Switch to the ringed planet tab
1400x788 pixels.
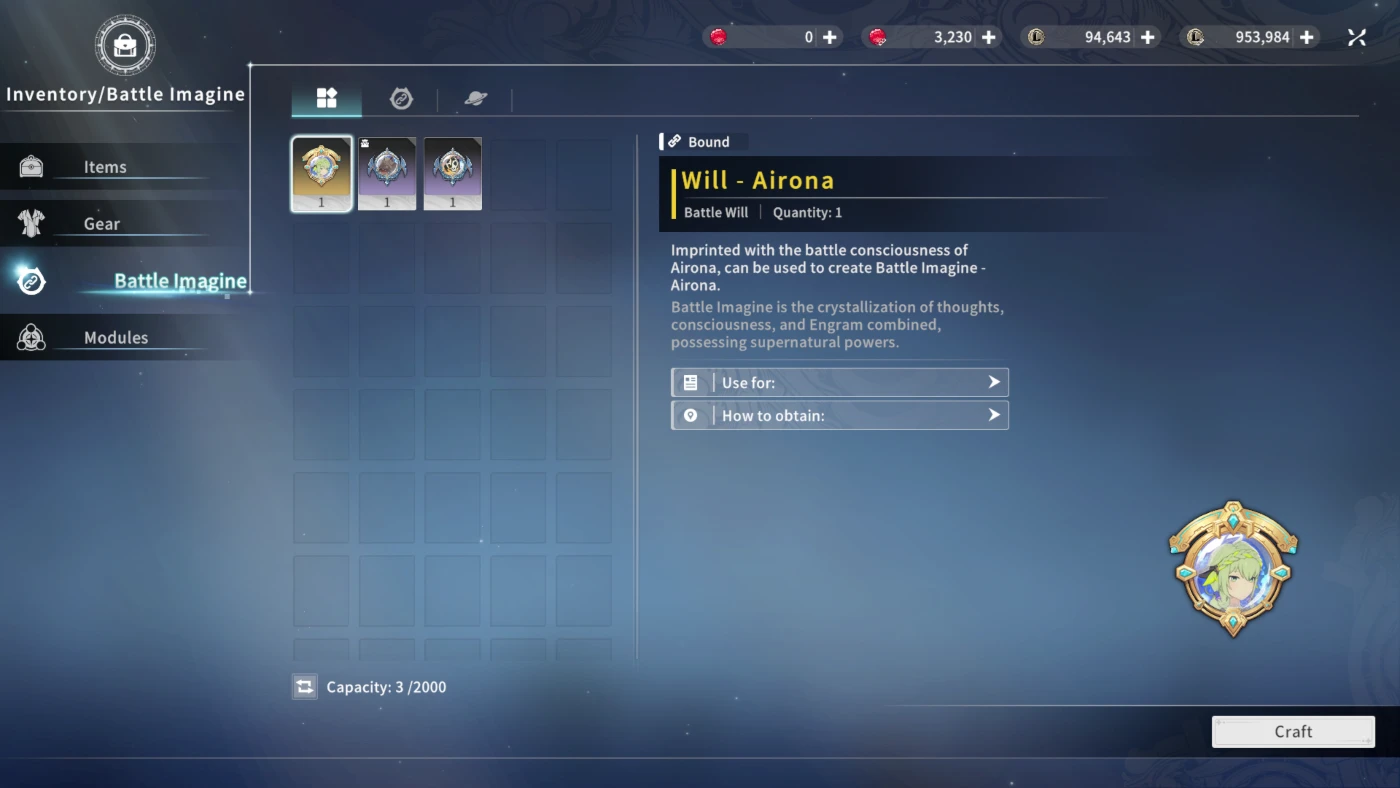tap(476, 98)
